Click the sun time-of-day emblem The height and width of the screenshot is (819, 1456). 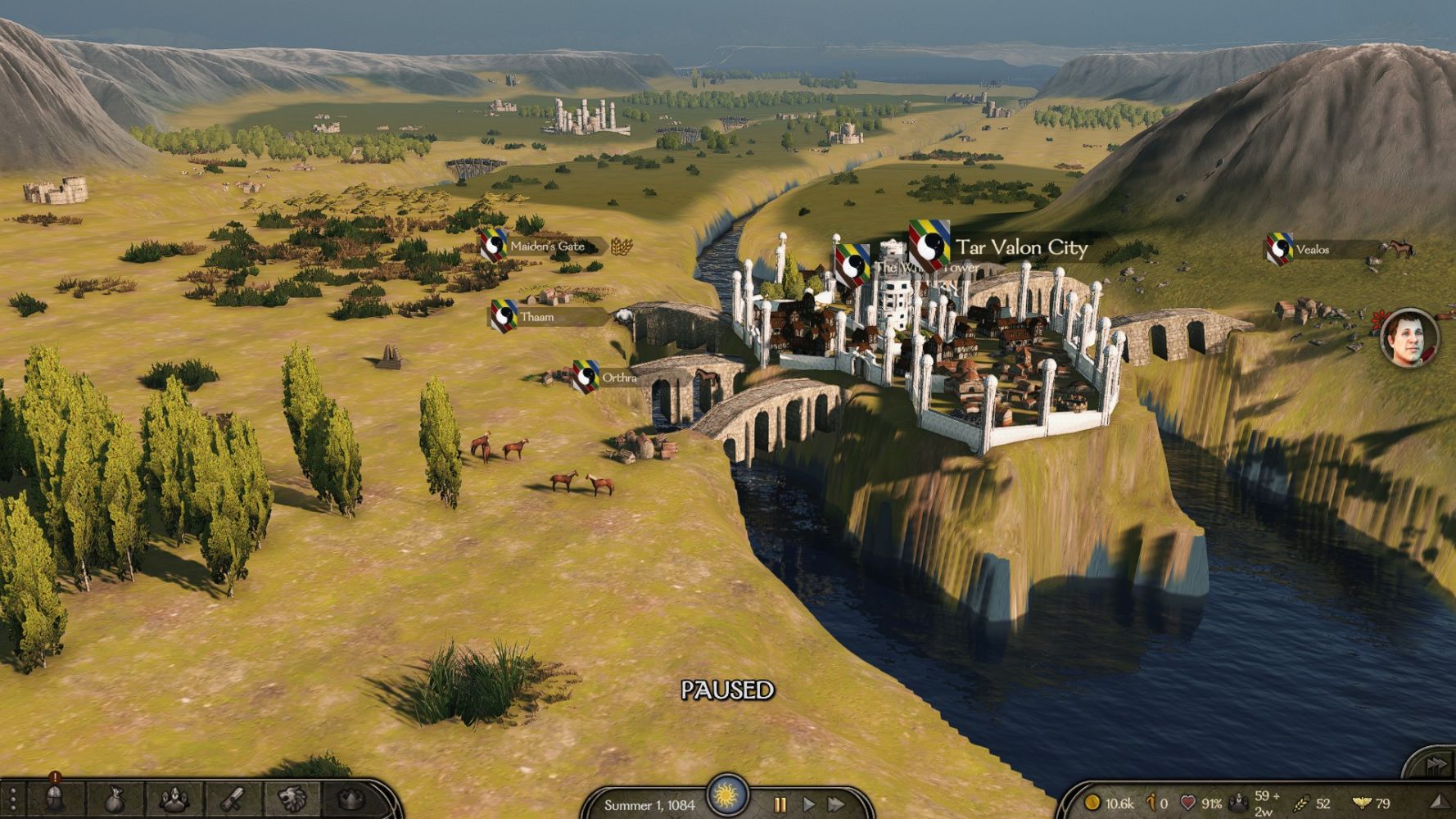726,794
